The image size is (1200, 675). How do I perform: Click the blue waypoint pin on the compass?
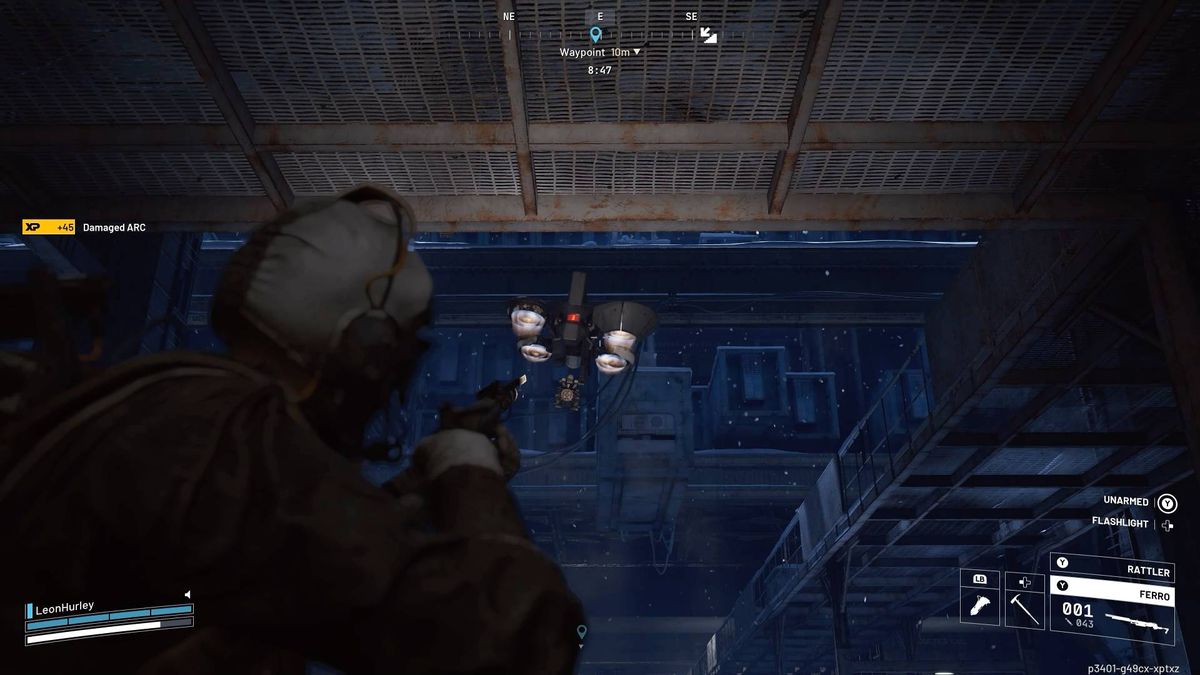pos(596,34)
